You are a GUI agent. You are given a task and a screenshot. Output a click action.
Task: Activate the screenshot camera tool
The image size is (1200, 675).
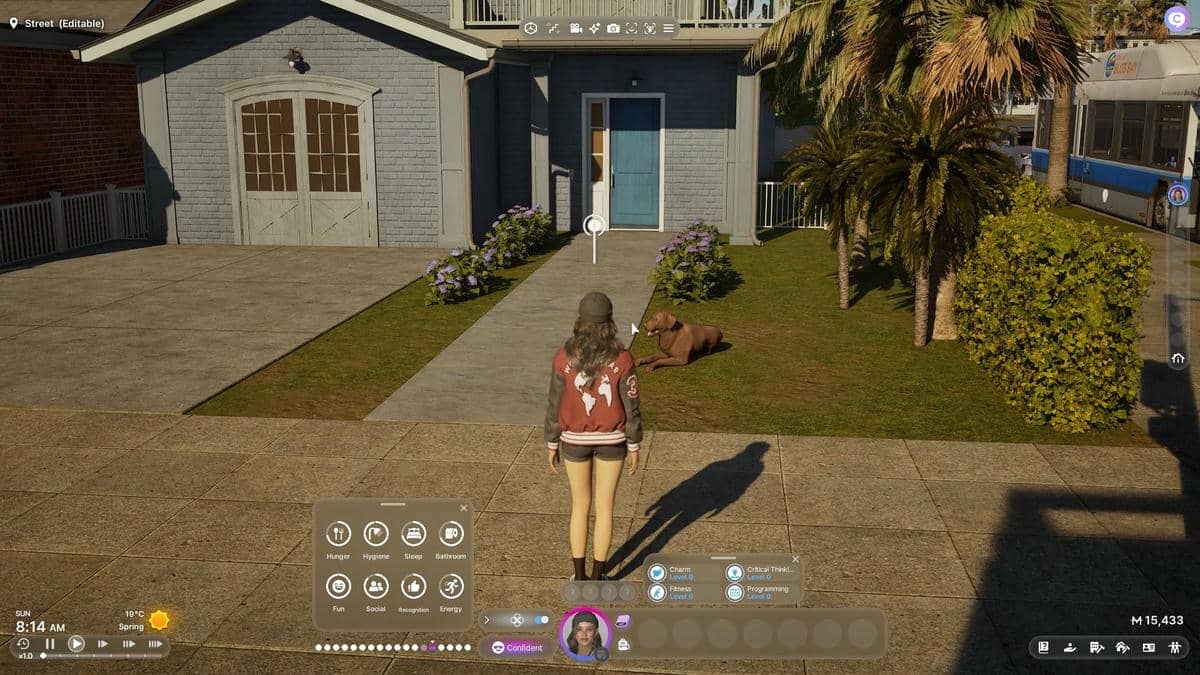(x=613, y=28)
